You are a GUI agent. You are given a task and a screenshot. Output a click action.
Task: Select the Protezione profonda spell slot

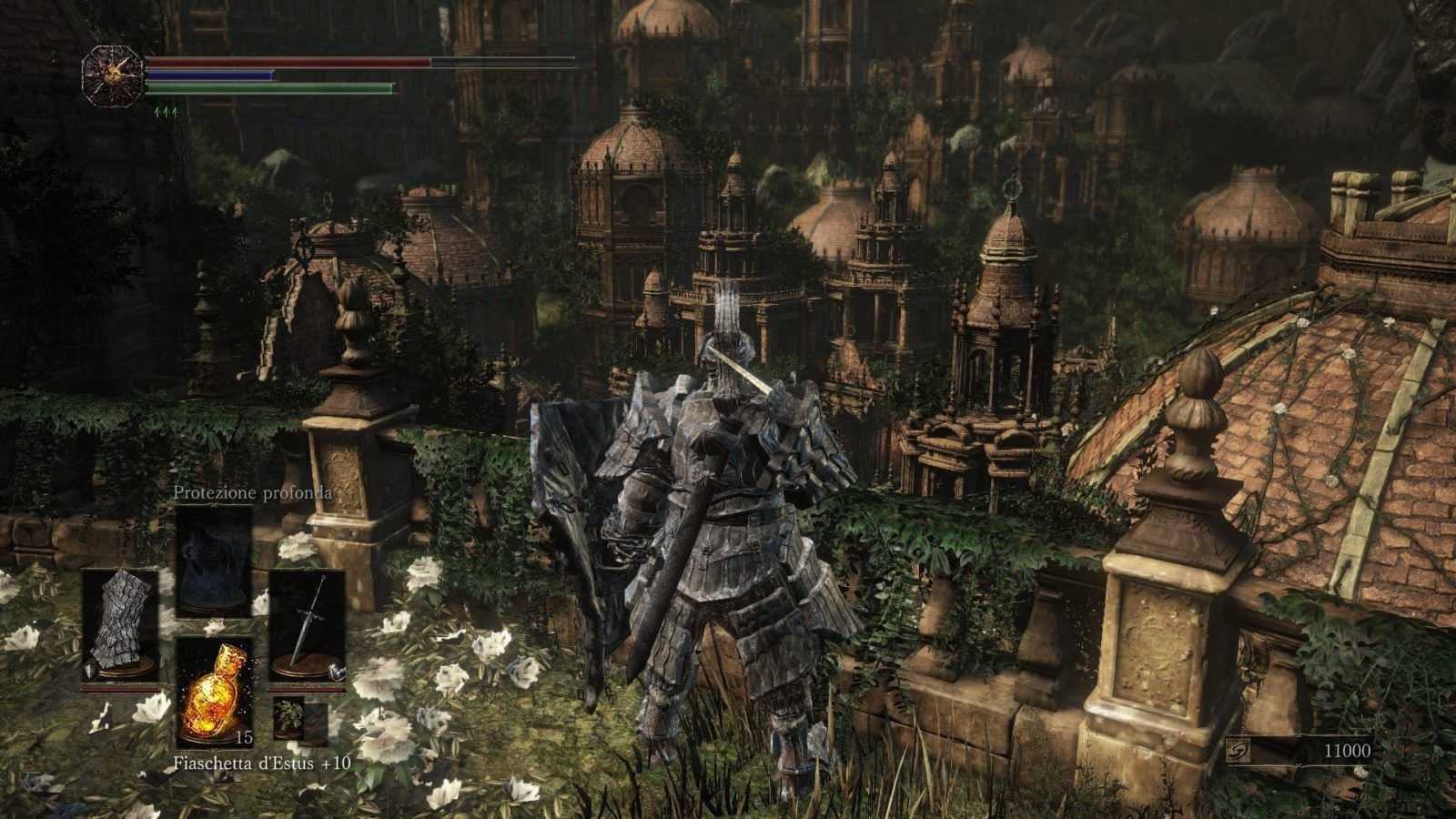pos(214,560)
